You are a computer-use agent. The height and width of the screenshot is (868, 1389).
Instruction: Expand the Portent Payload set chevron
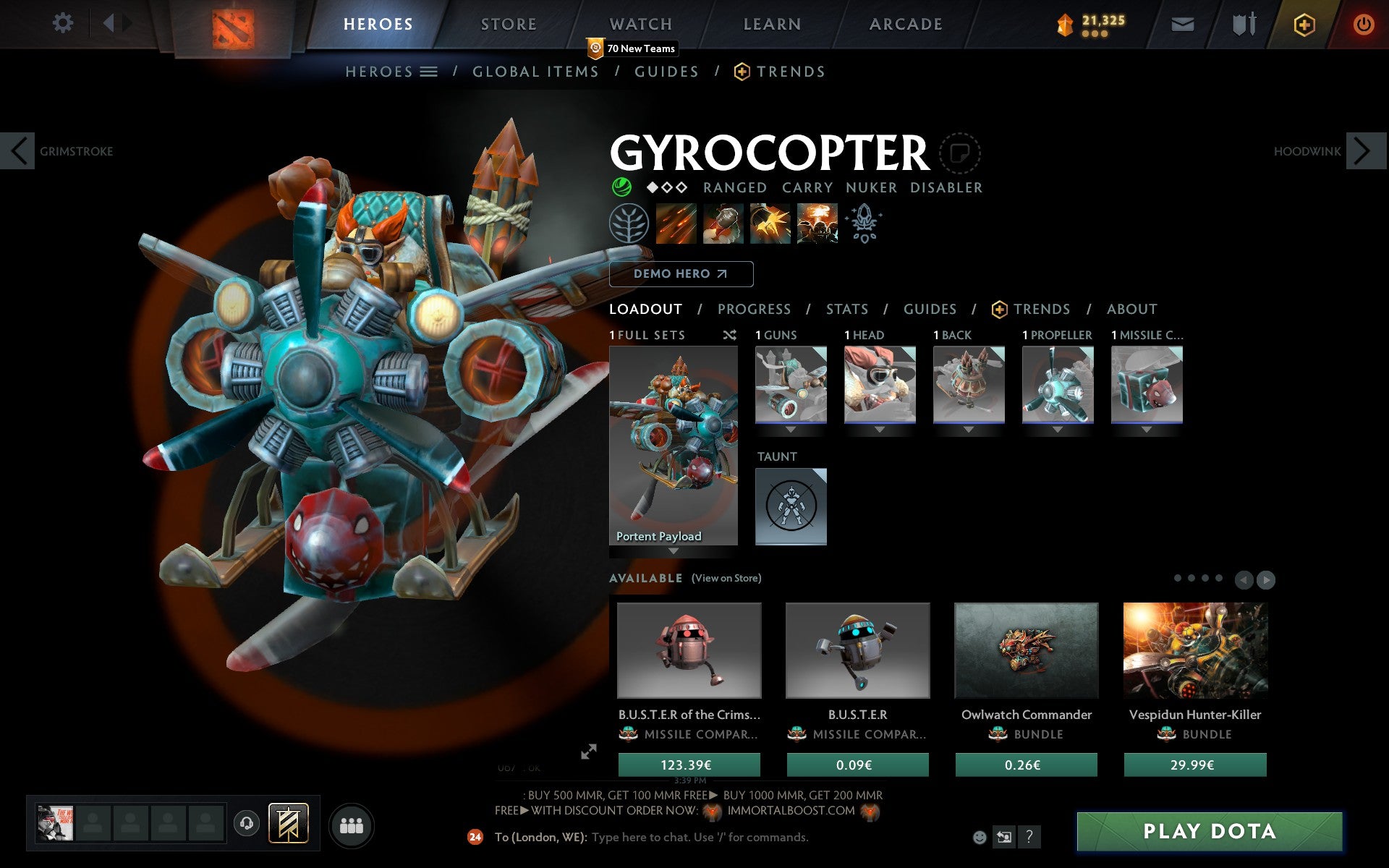click(x=673, y=551)
